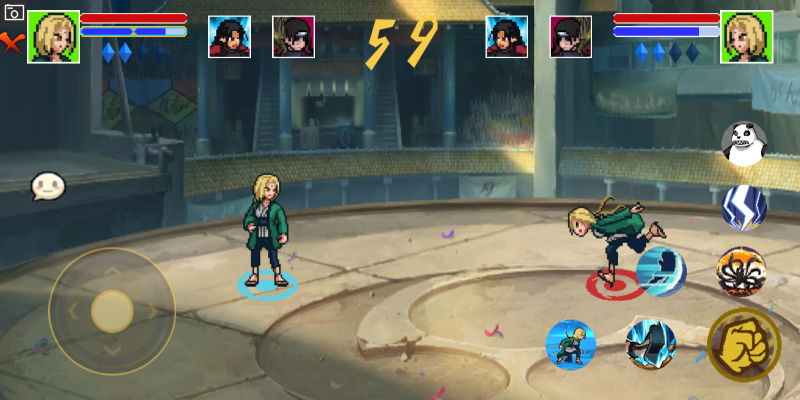800x400 pixels.
Task: Take a screenshot with the camera icon
Action: coord(14,13)
